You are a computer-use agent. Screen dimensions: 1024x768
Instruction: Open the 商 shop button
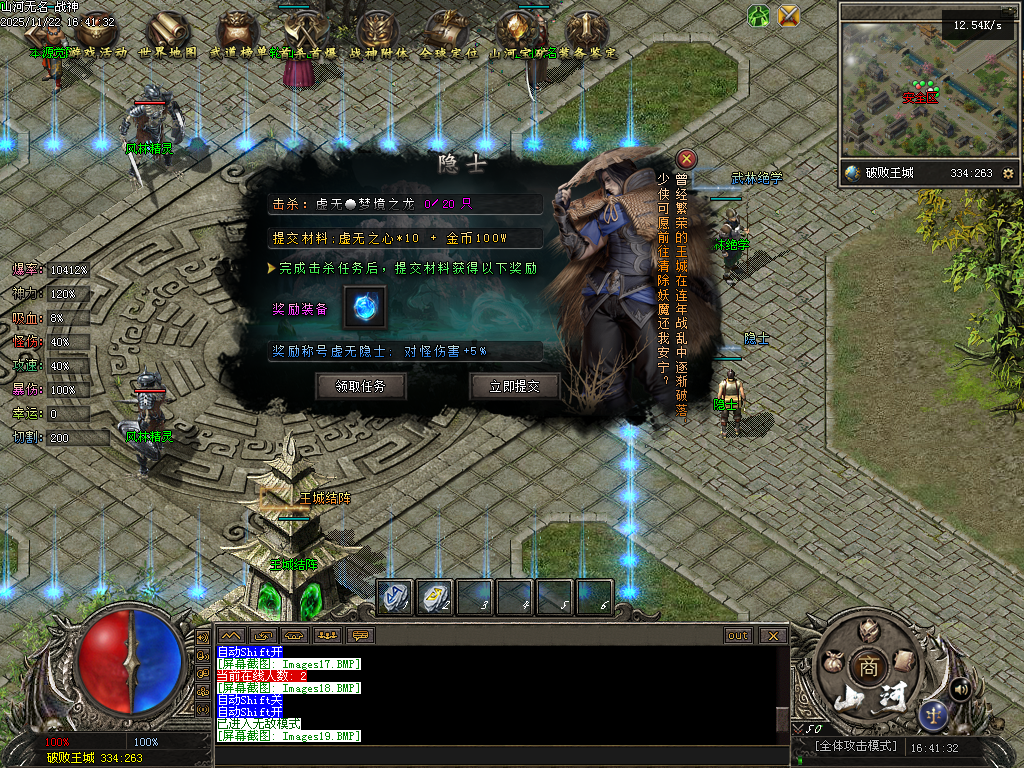(865, 667)
